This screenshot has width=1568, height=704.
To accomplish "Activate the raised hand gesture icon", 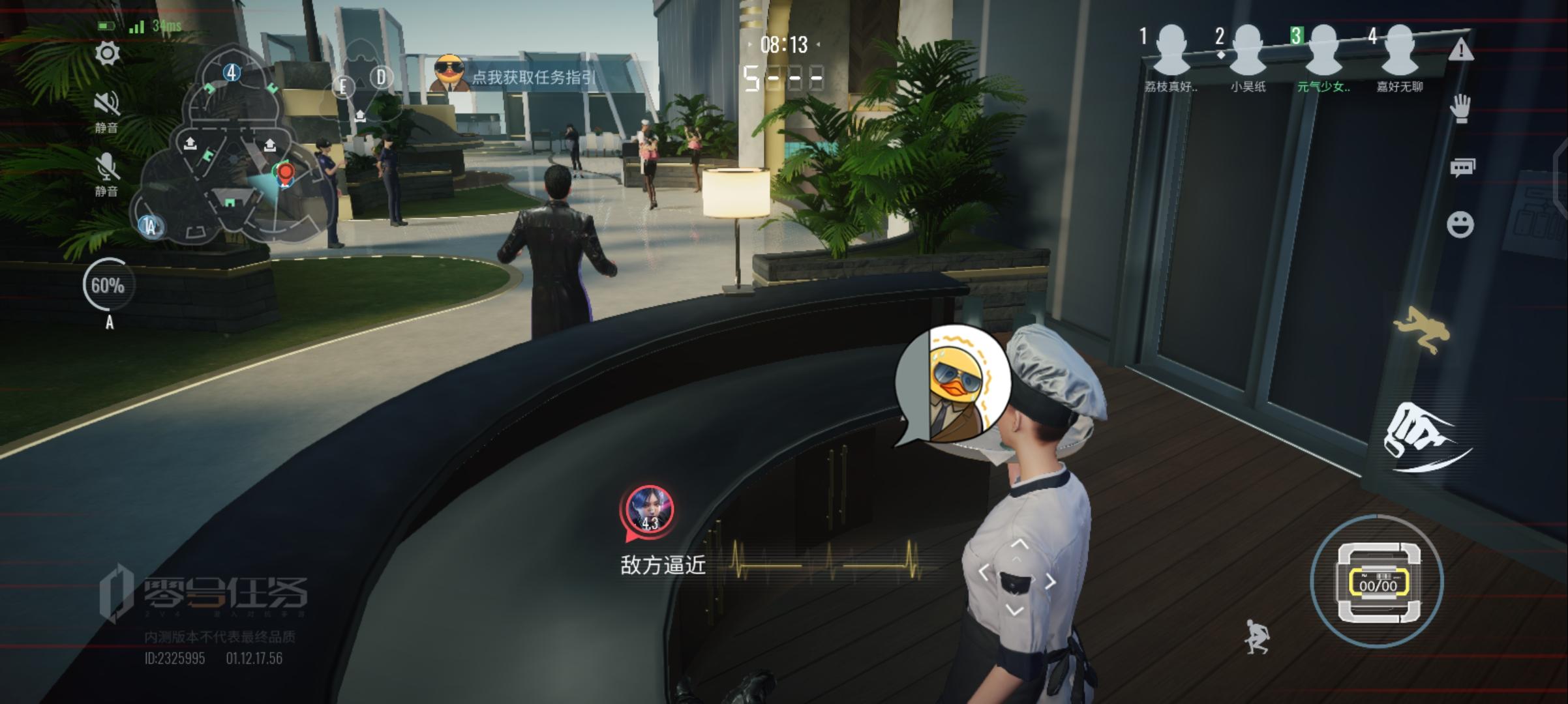I will pyautogui.click(x=1461, y=108).
